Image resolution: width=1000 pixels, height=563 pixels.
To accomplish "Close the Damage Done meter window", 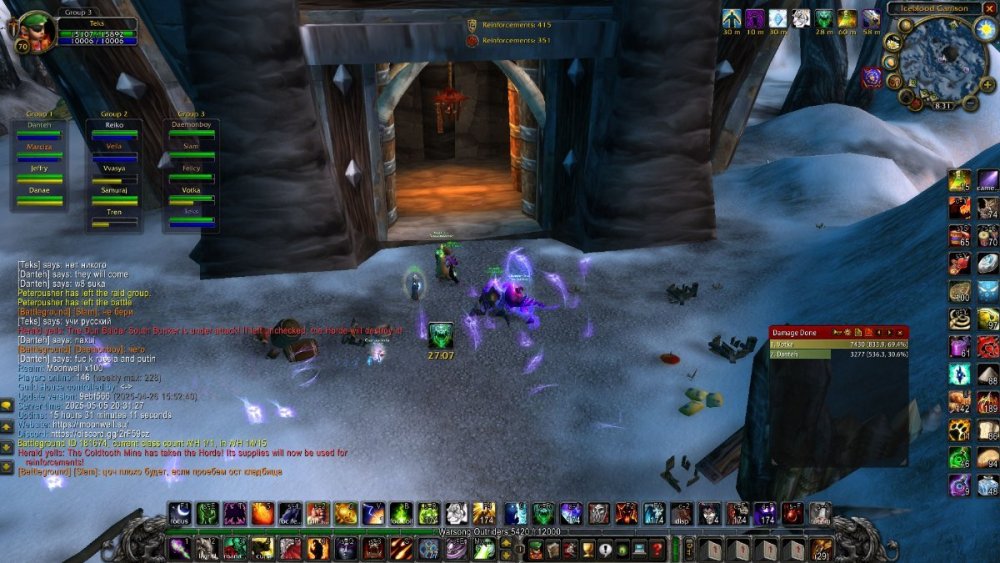I will 900,331.
